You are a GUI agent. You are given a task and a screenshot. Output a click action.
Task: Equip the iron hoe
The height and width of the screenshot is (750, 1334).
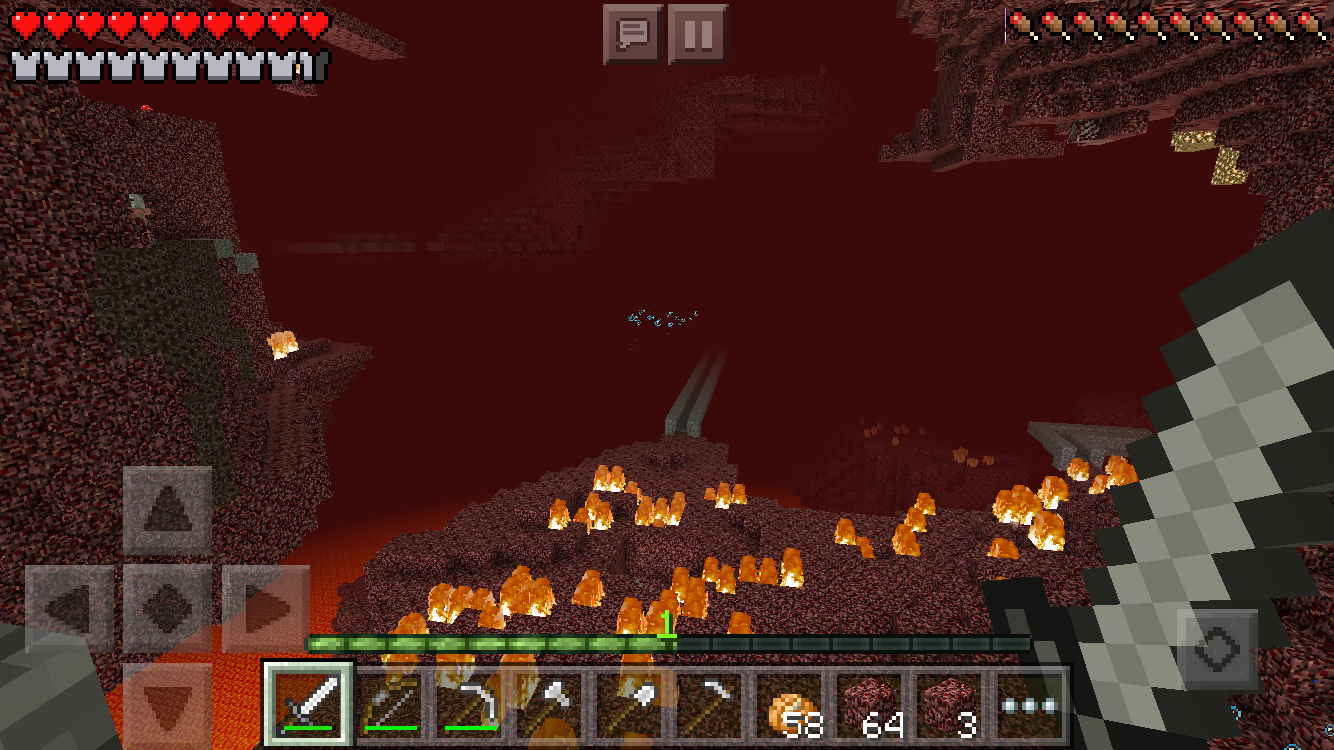(x=714, y=704)
